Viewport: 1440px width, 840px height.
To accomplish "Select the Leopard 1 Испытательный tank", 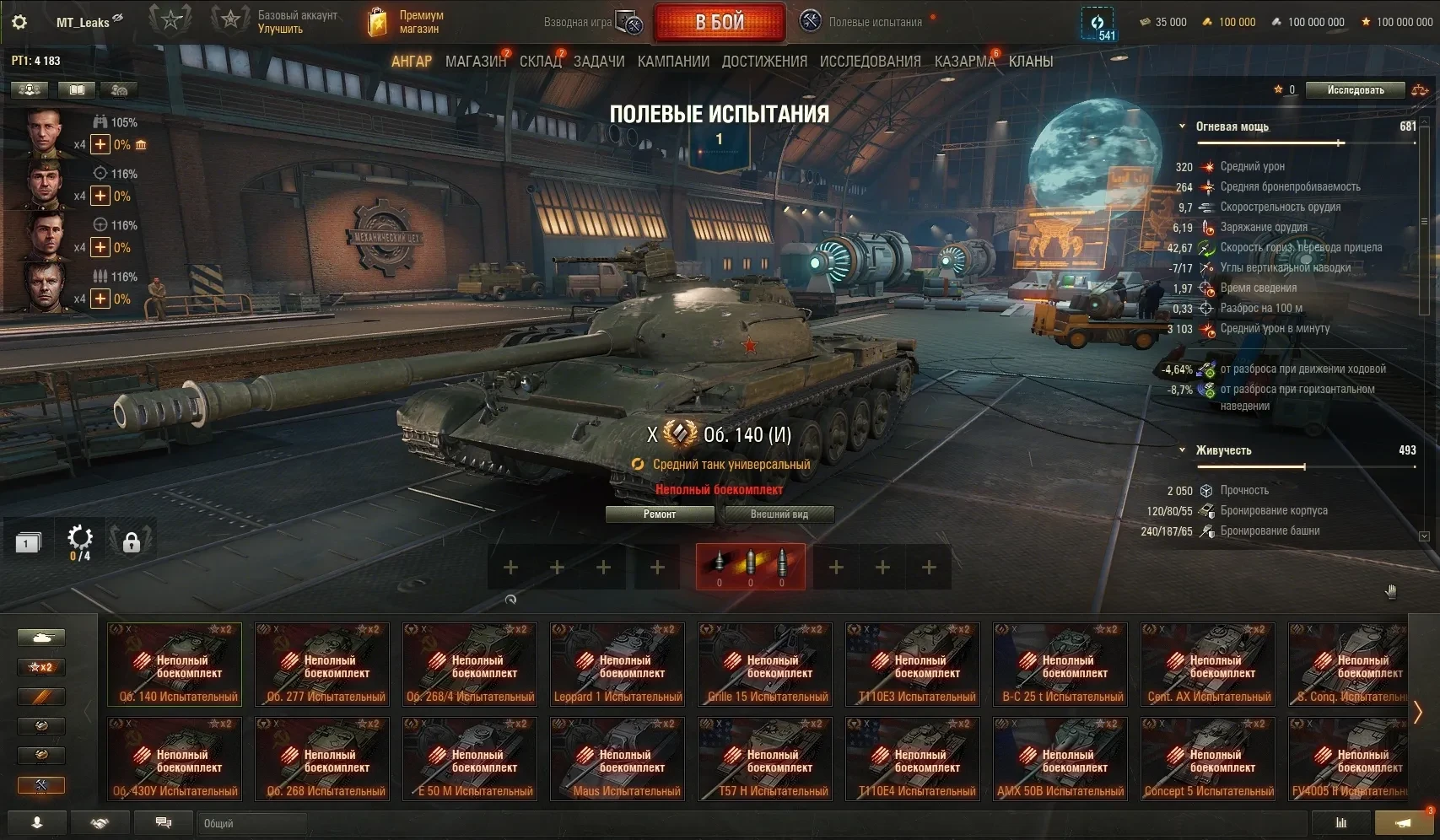I will tap(618, 664).
